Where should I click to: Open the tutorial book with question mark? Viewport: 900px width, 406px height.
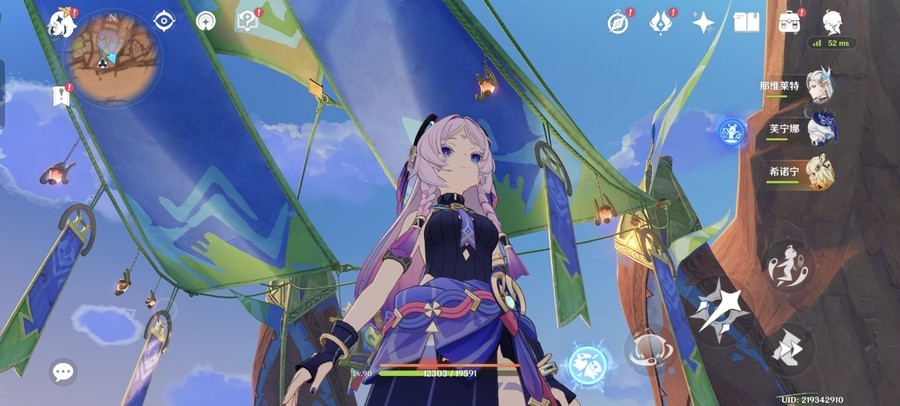pyautogui.click(x=246, y=21)
